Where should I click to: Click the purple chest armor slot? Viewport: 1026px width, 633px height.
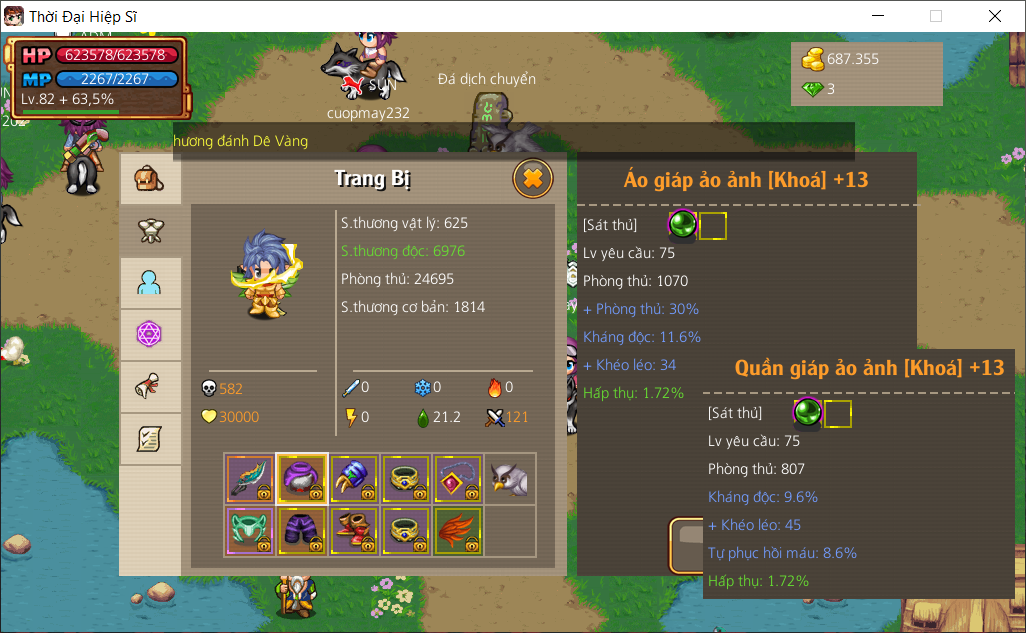click(x=302, y=479)
